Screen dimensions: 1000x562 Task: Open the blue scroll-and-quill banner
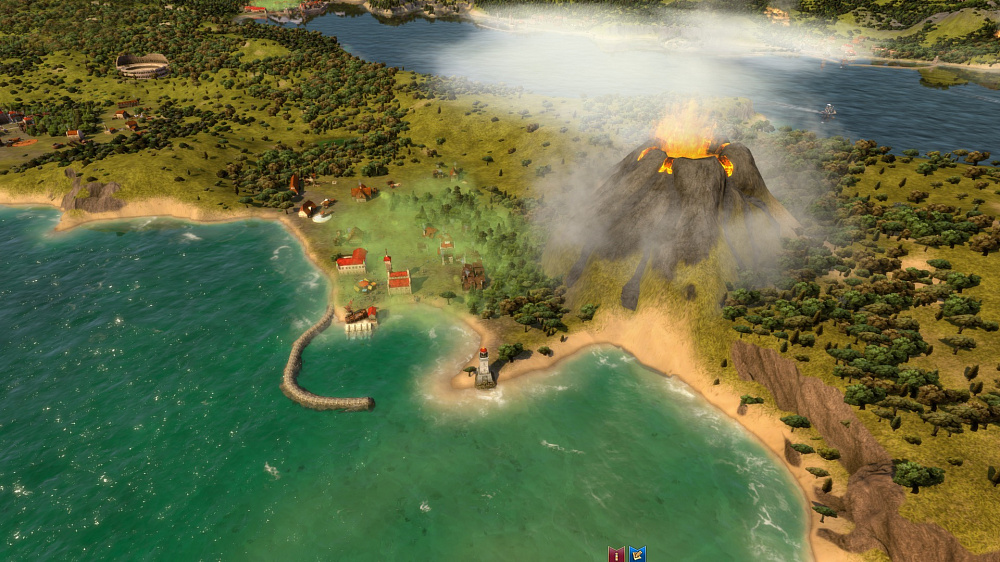click(637, 554)
